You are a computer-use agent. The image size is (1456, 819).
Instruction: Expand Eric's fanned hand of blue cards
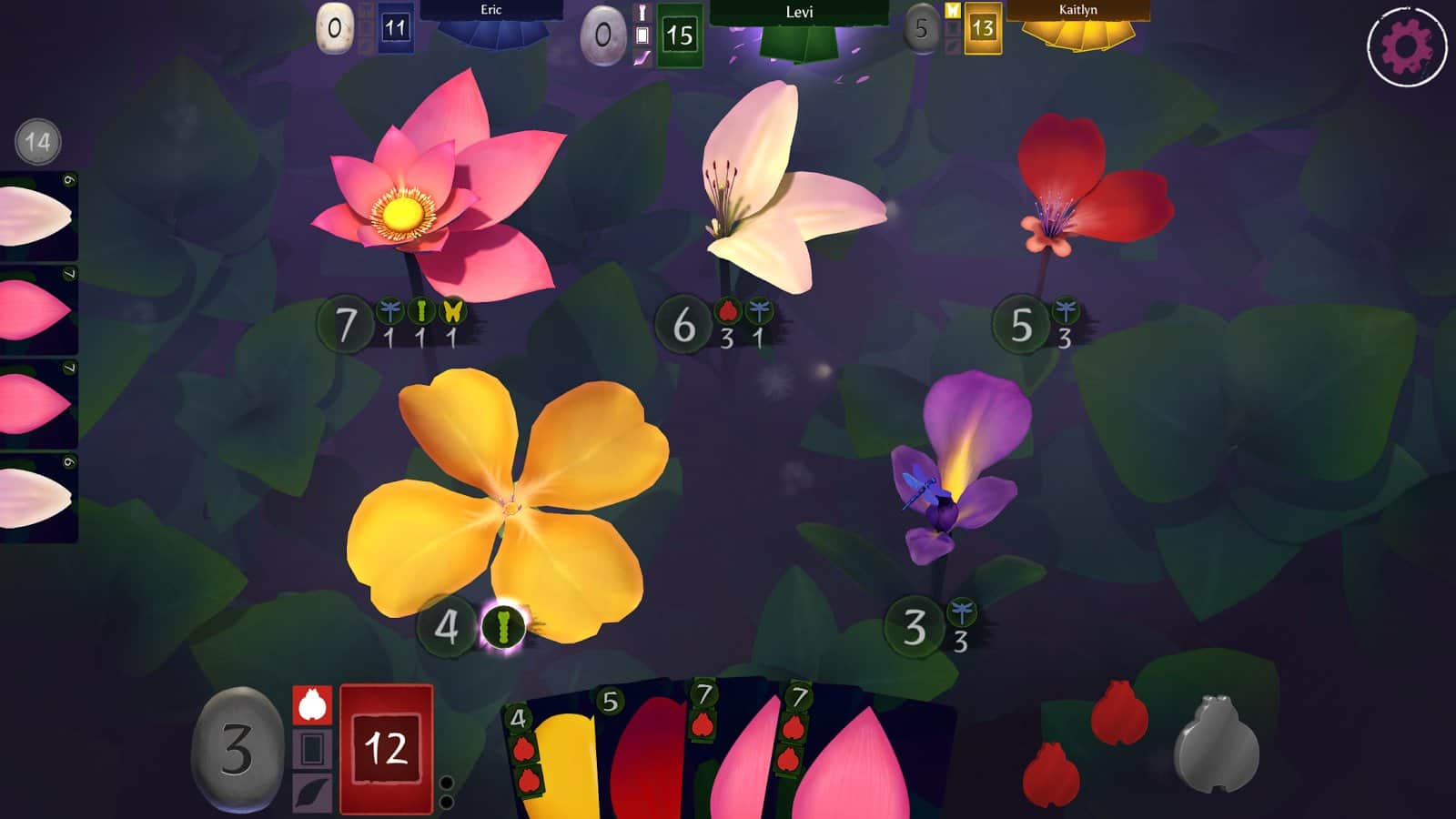pyautogui.click(x=491, y=38)
